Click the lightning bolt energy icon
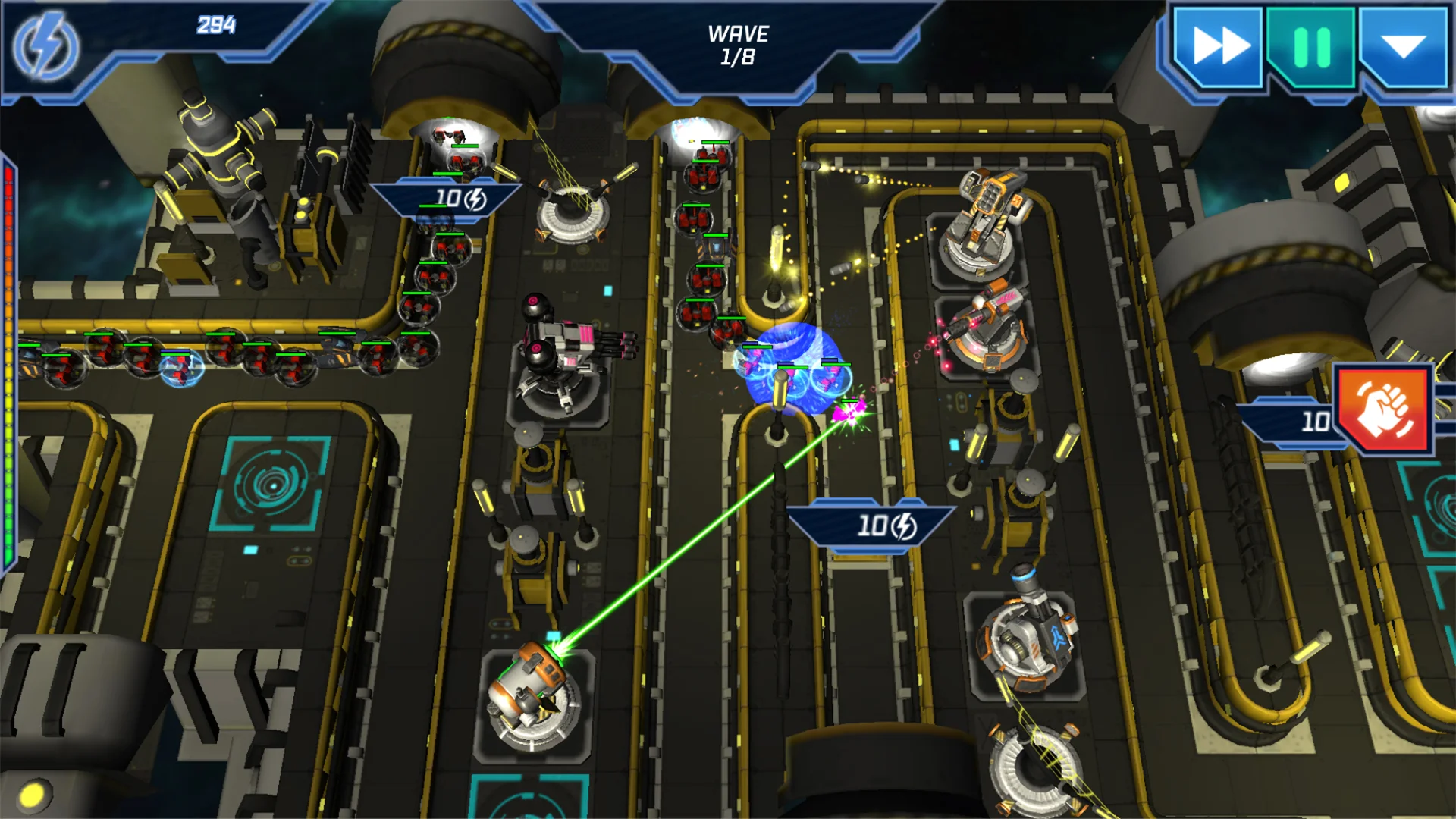The image size is (1456, 819). [45, 47]
